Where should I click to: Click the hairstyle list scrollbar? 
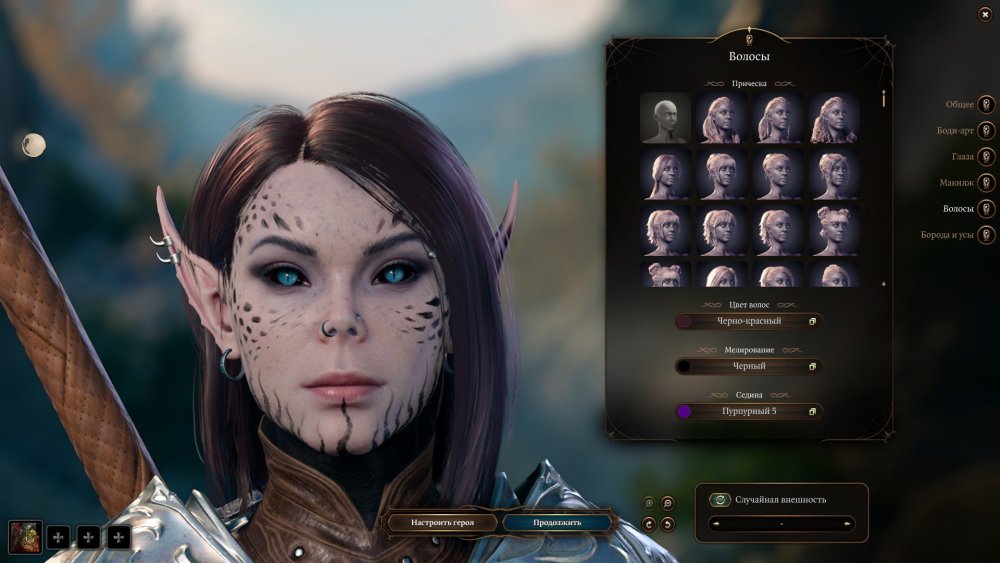pyautogui.click(x=883, y=100)
